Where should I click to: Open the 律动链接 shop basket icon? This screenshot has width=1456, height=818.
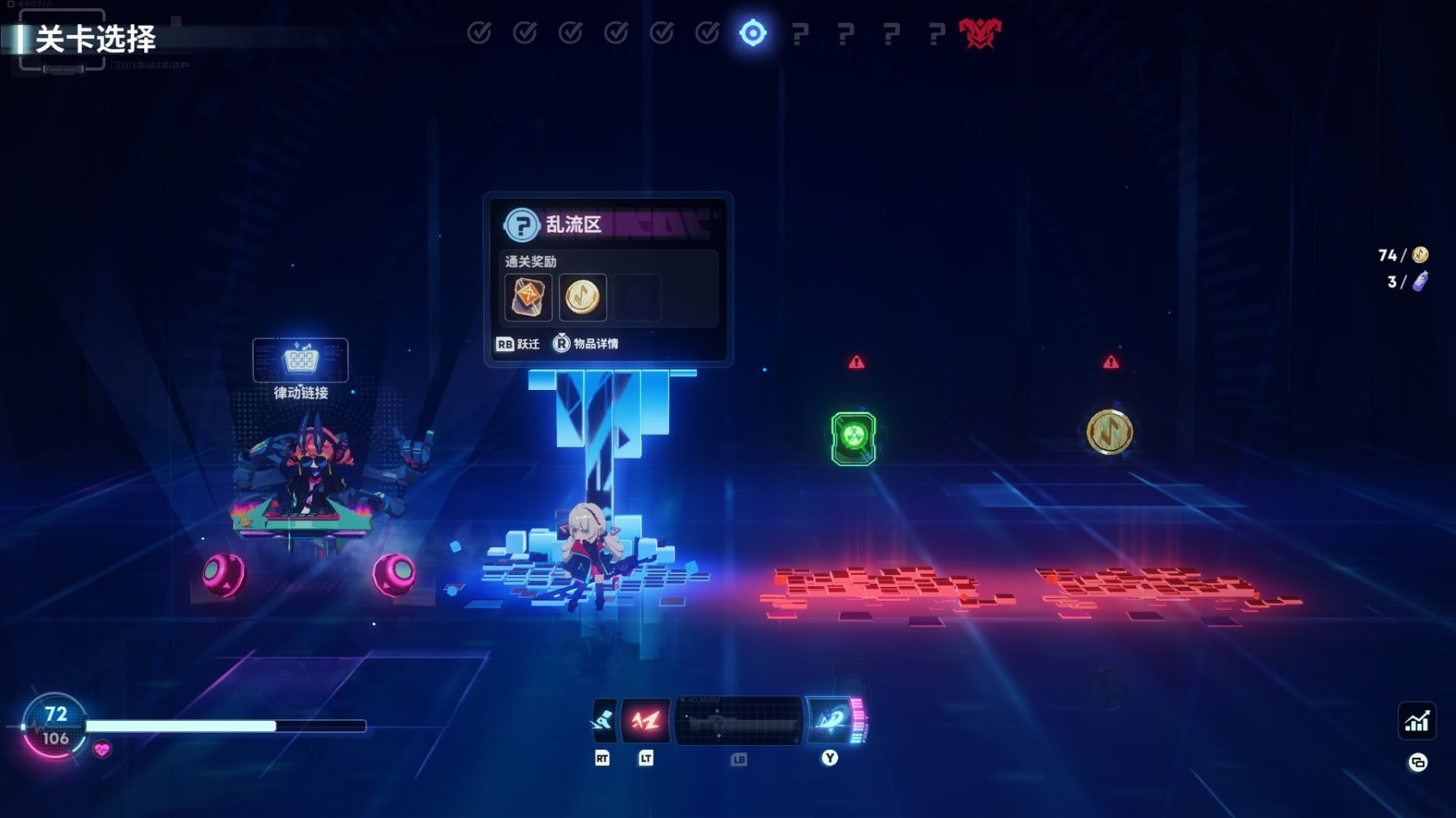[x=300, y=359]
